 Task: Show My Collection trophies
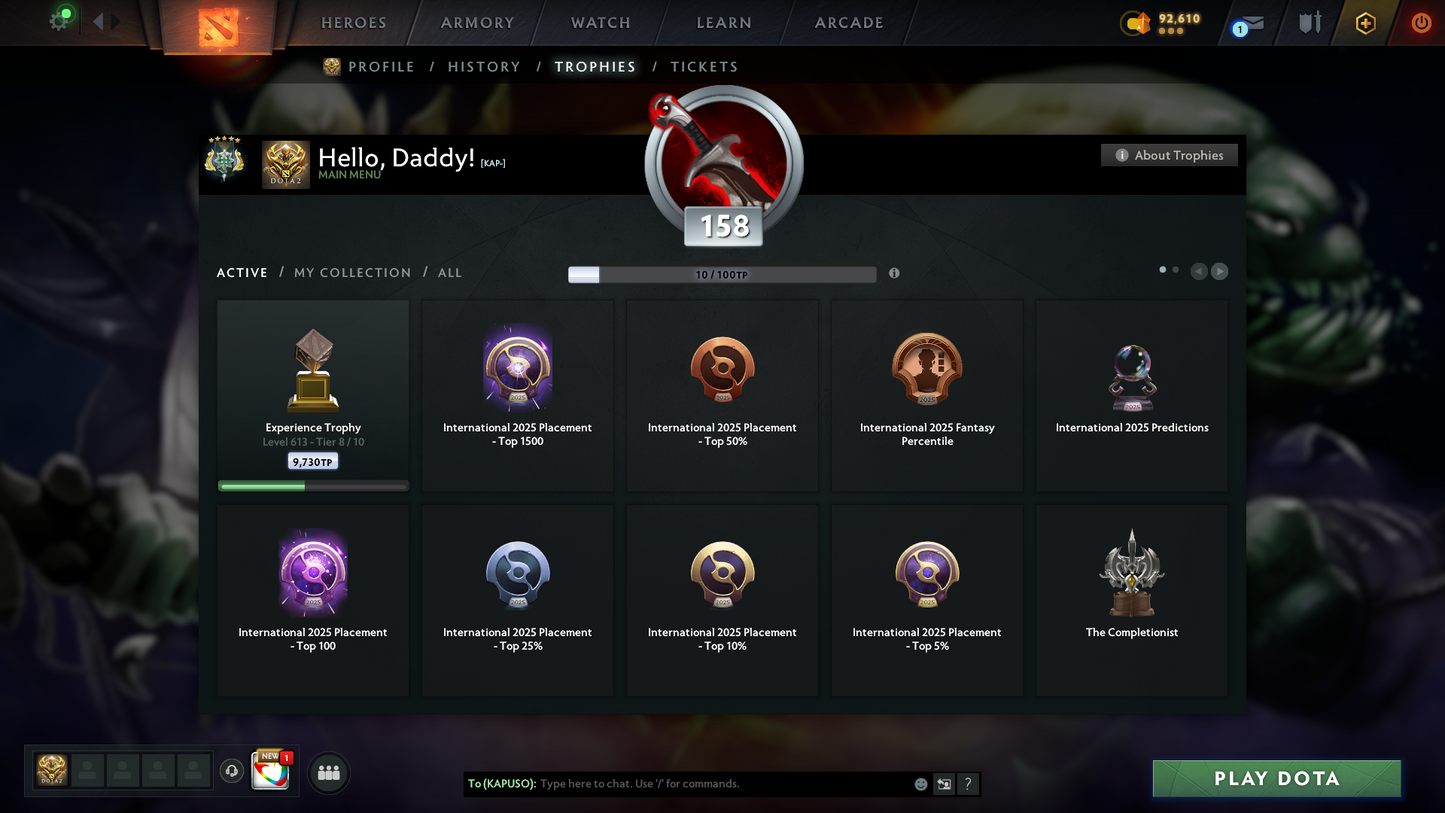pos(352,273)
